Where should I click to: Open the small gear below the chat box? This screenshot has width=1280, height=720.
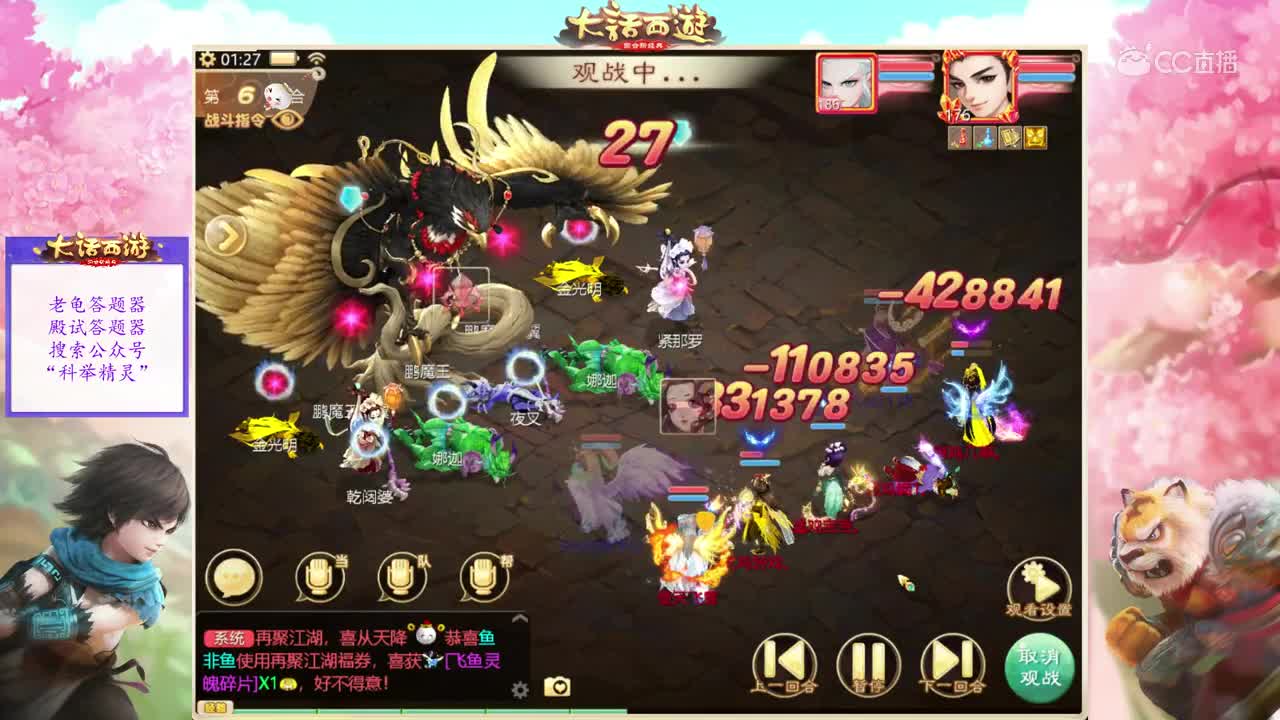[x=519, y=689]
